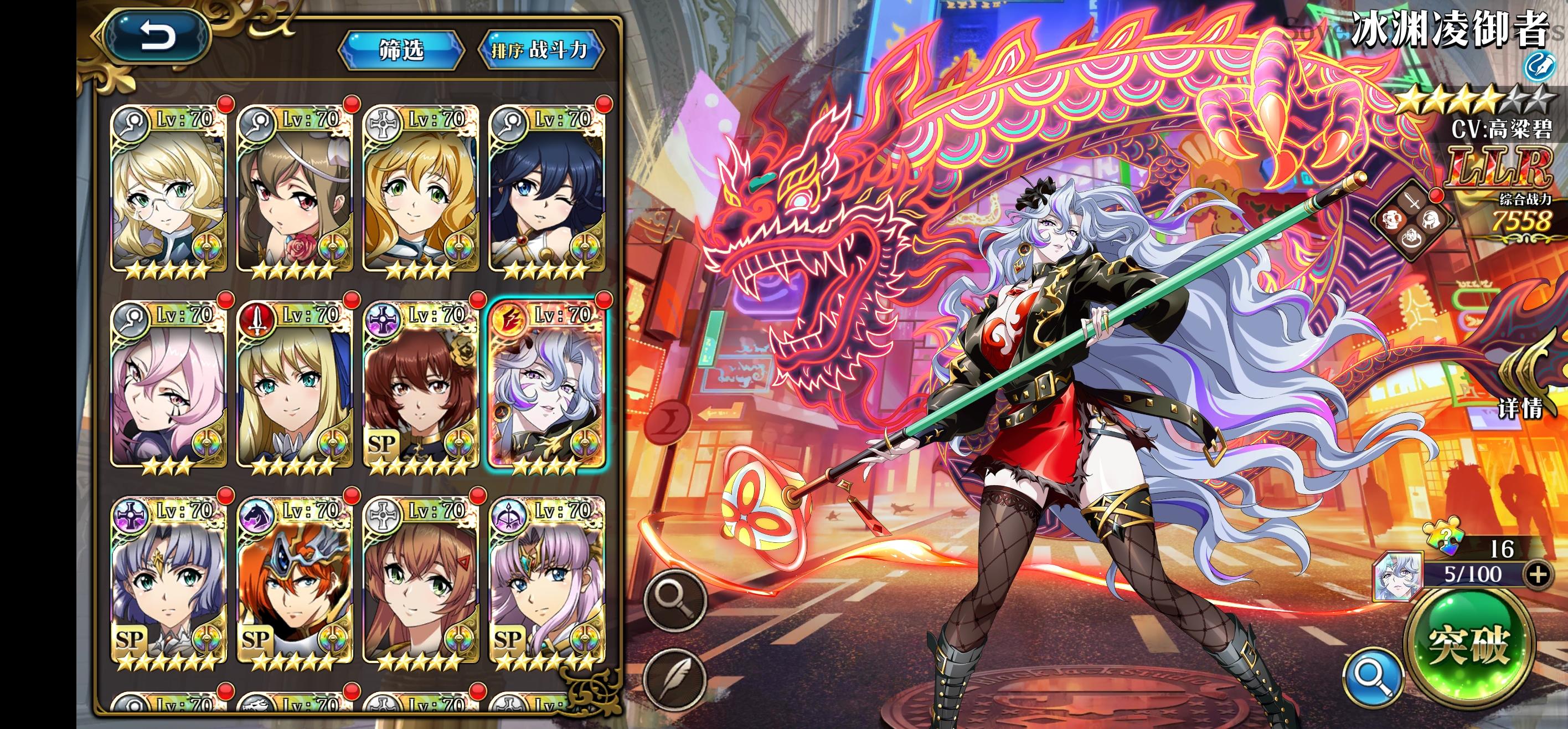Click the helmet defense stat icon

pyautogui.click(x=1432, y=221)
